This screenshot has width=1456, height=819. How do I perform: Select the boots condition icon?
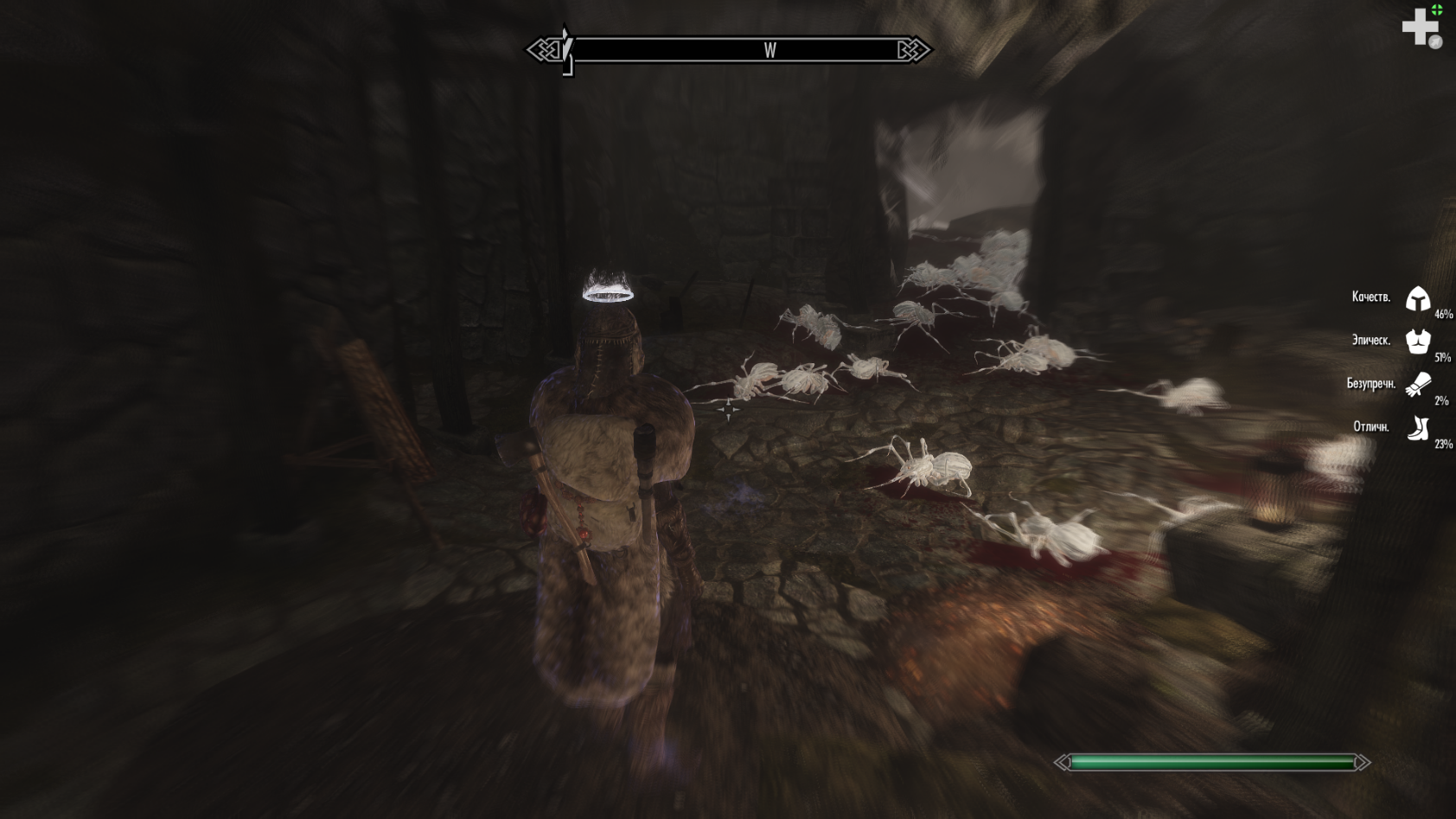click(1418, 428)
